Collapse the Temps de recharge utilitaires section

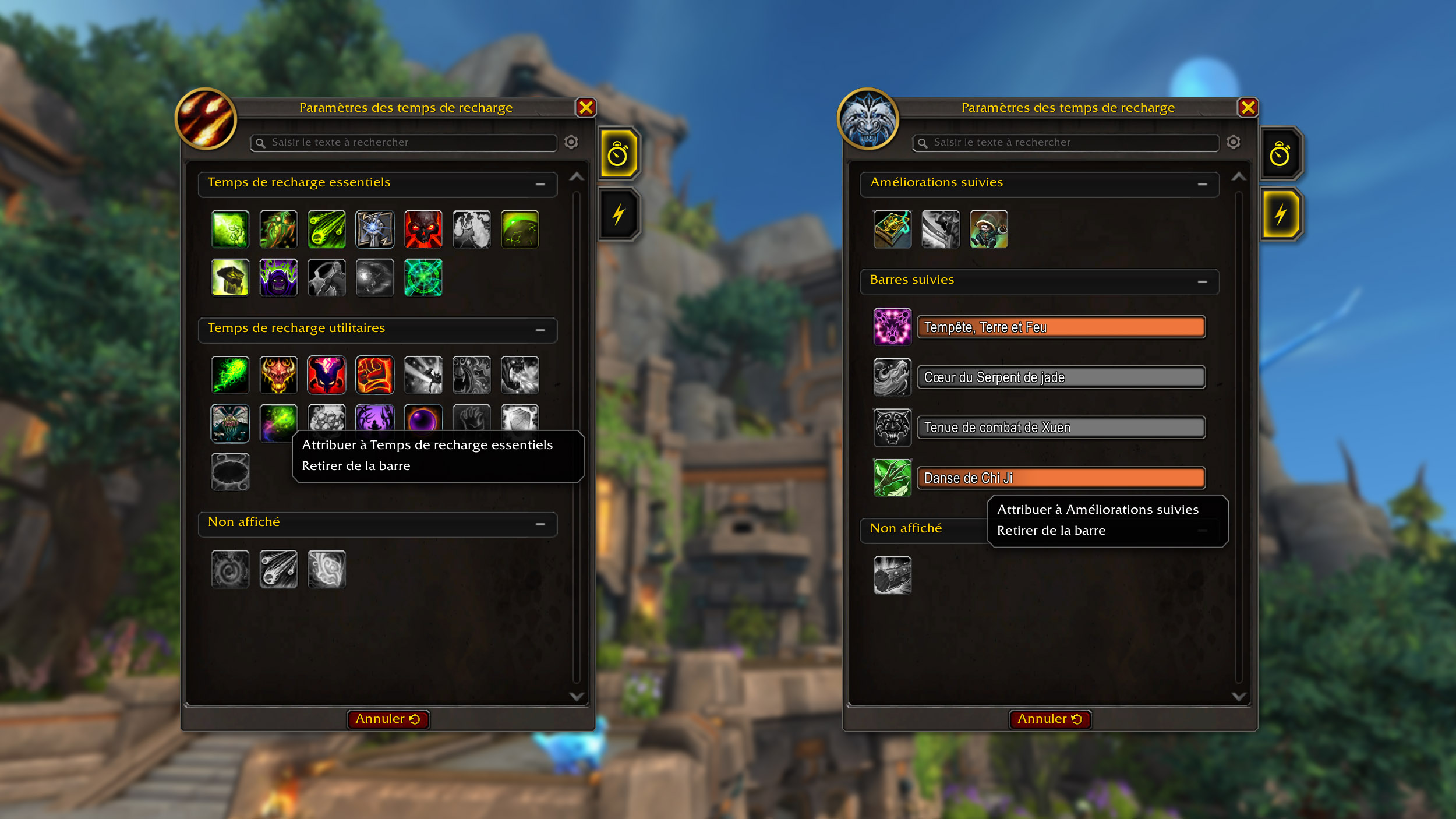(540, 330)
